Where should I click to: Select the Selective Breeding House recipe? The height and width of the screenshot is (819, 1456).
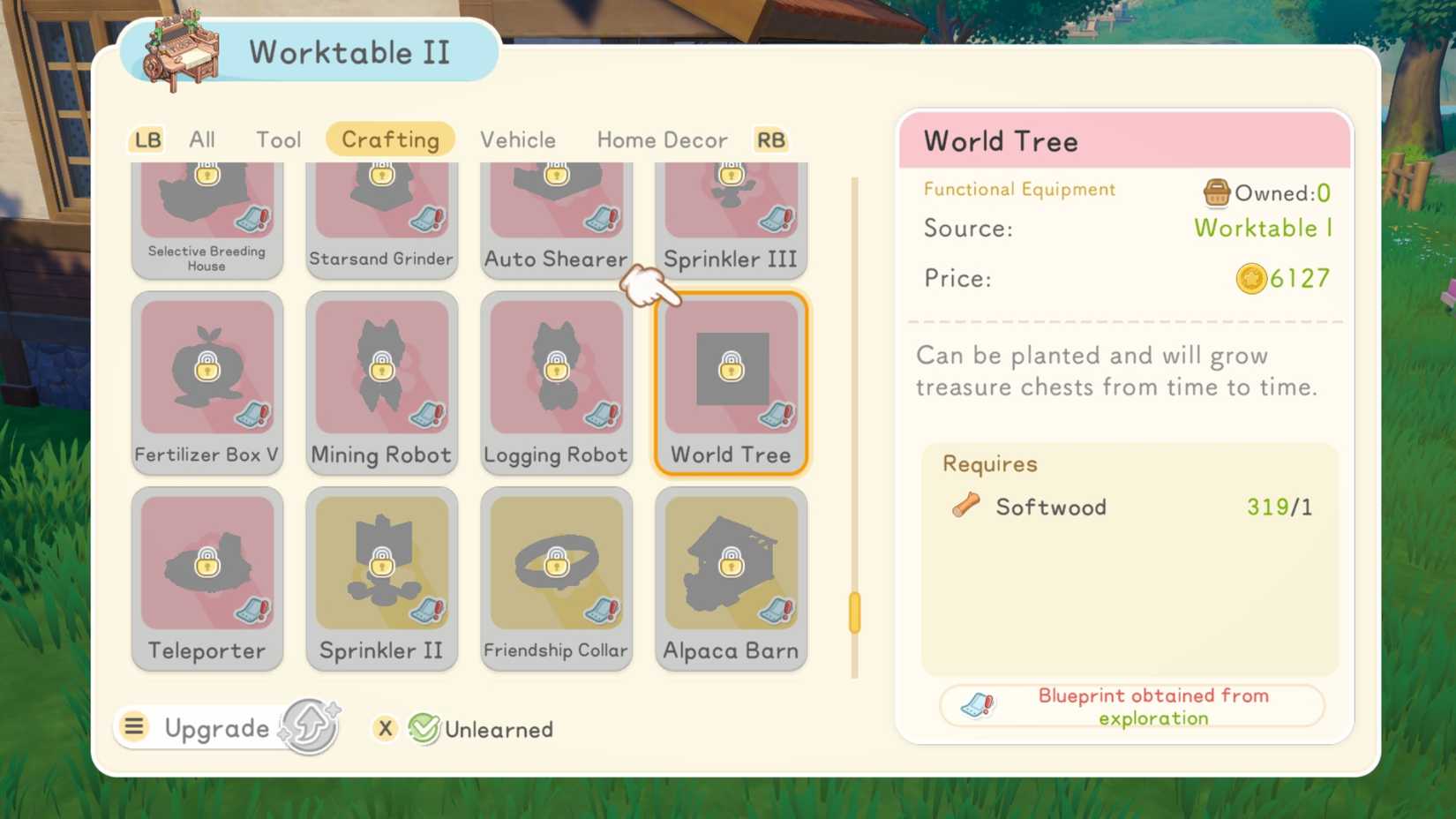(206, 203)
